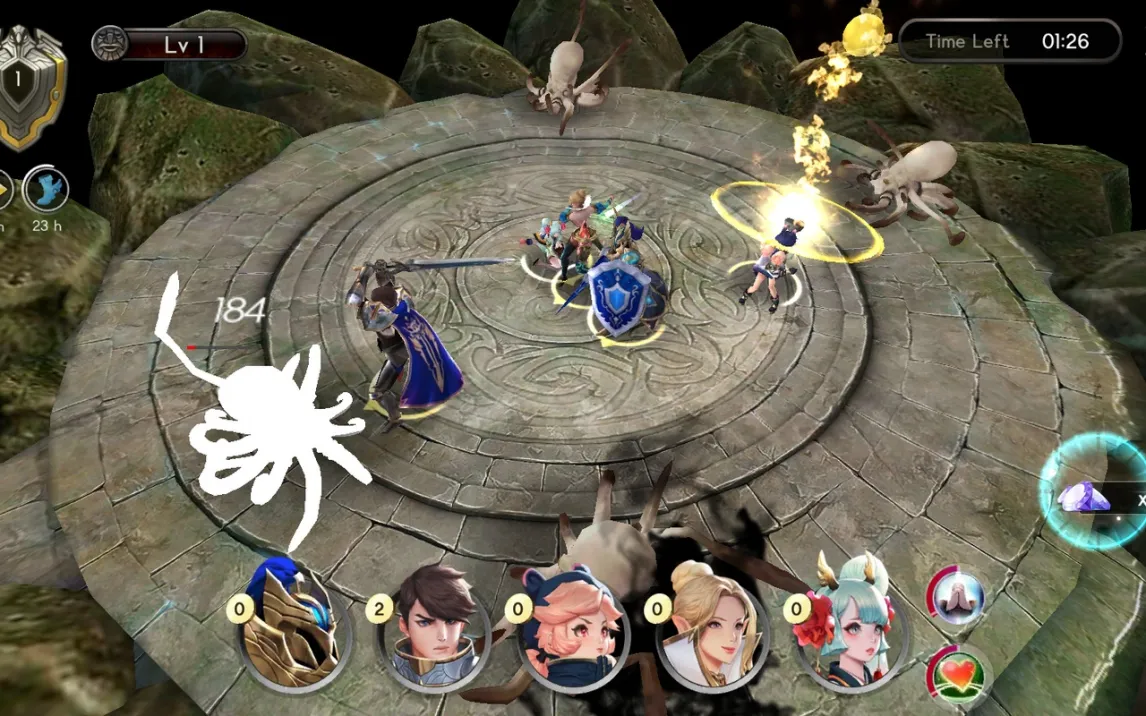Screen dimensions: 1146x716
Task: Choose the teal-haired horned girl portrait
Action: click(x=849, y=622)
